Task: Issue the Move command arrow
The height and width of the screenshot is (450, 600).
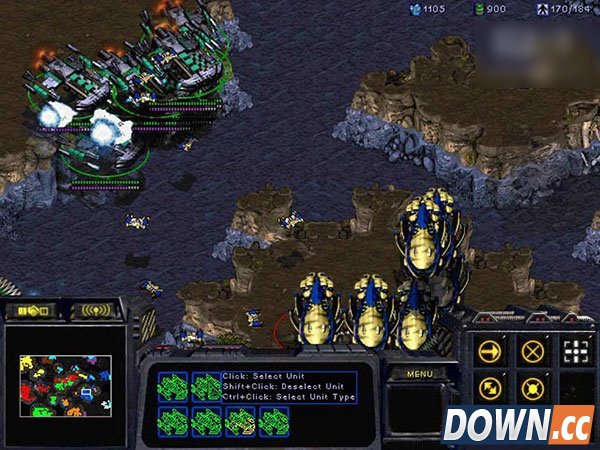Action: [x=490, y=350]
